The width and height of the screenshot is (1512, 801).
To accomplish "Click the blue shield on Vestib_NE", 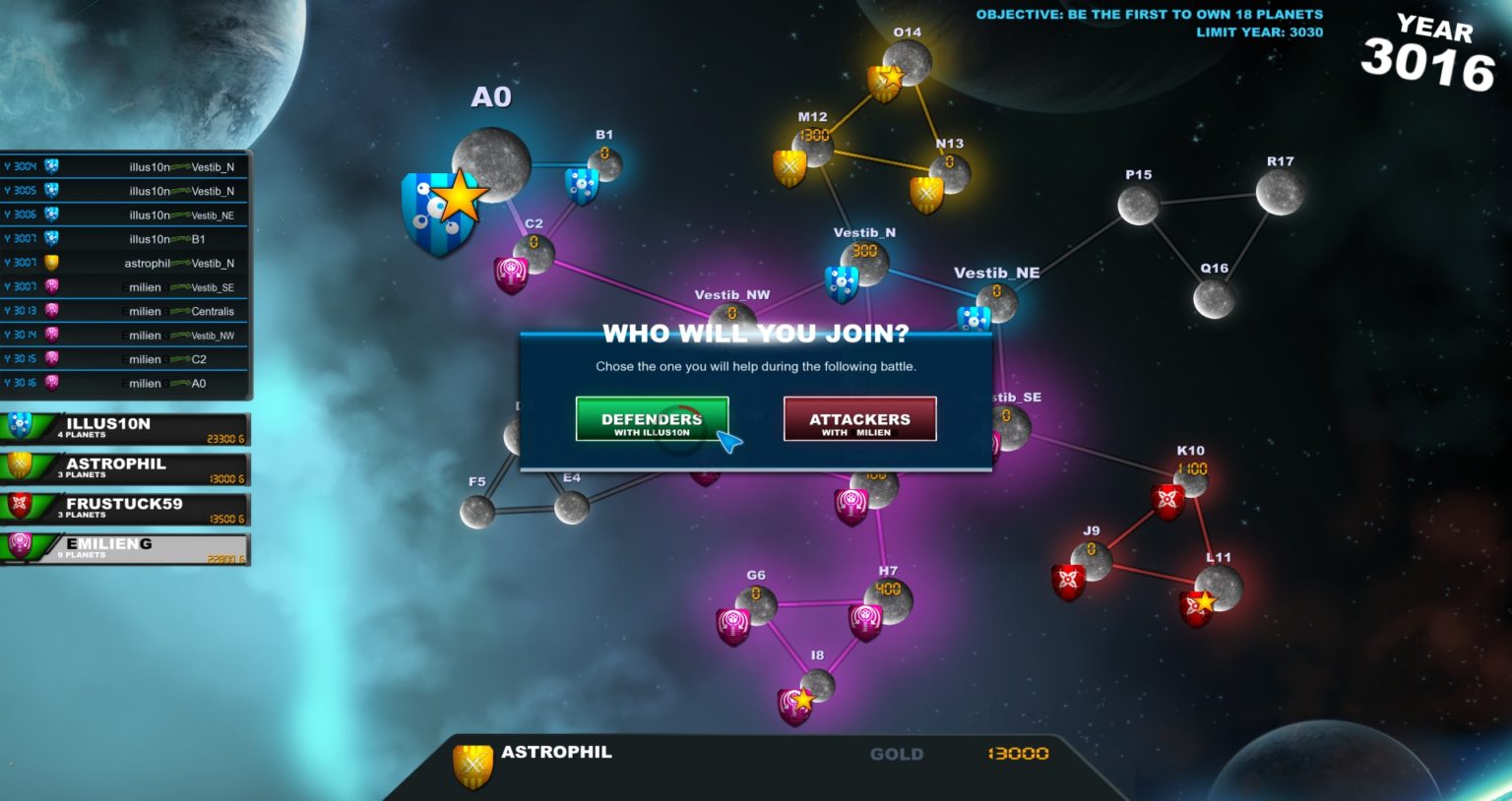I will pos(974,320).
